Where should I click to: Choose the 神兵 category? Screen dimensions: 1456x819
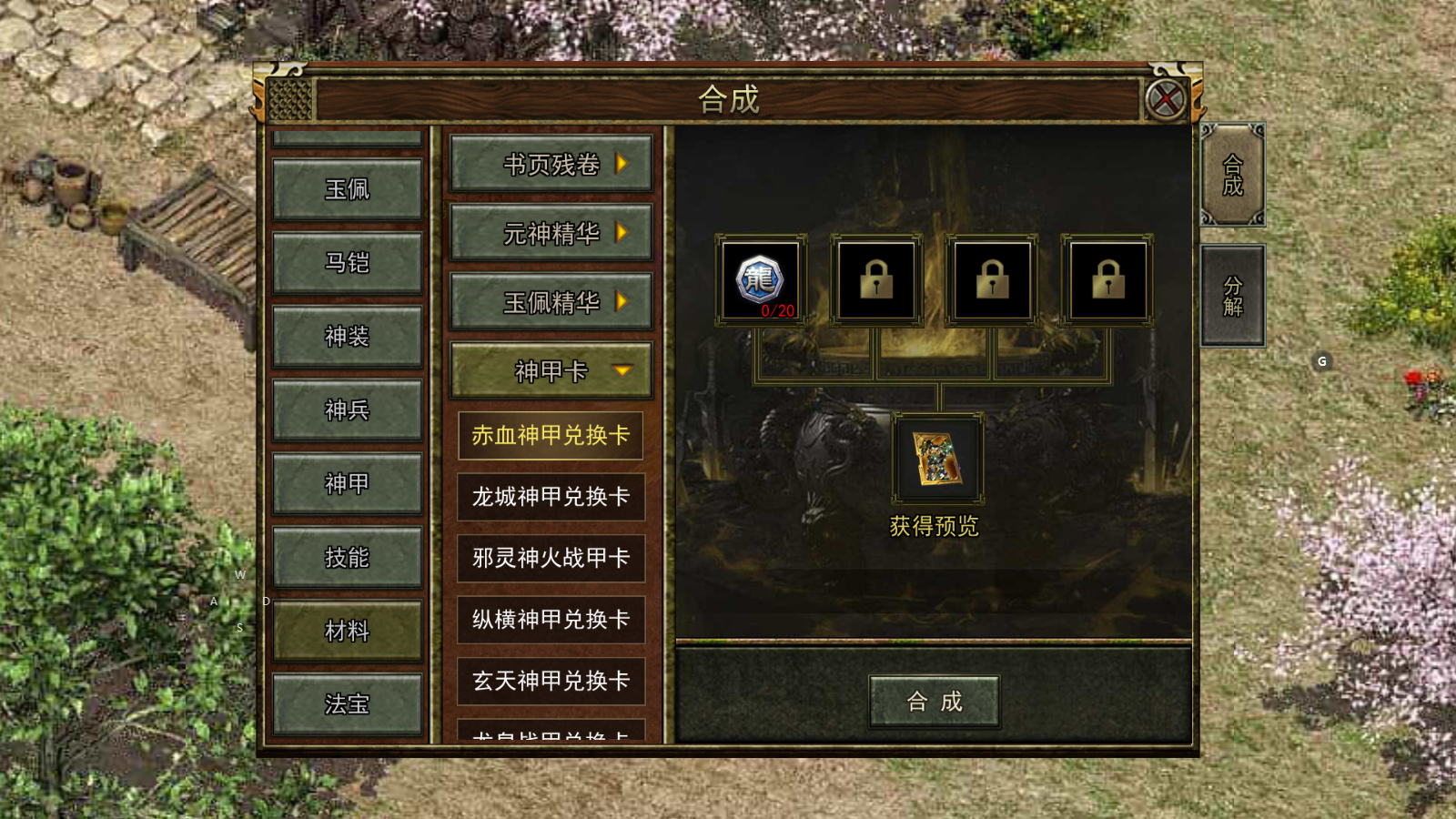[x=347, y=410]
